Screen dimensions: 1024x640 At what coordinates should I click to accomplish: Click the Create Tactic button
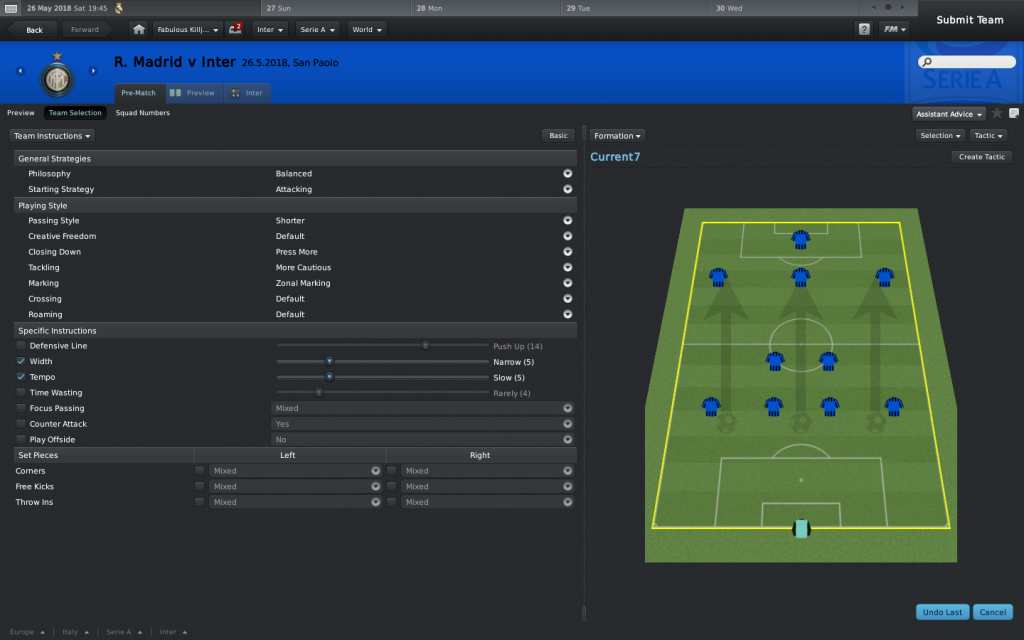pos(982,157)
